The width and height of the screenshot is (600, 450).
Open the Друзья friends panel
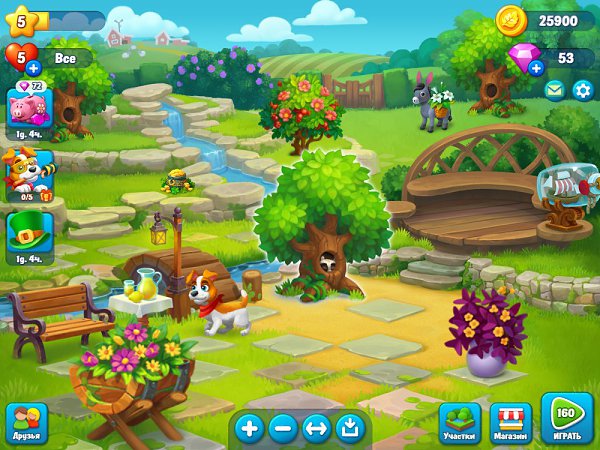(x=26, y=424)
